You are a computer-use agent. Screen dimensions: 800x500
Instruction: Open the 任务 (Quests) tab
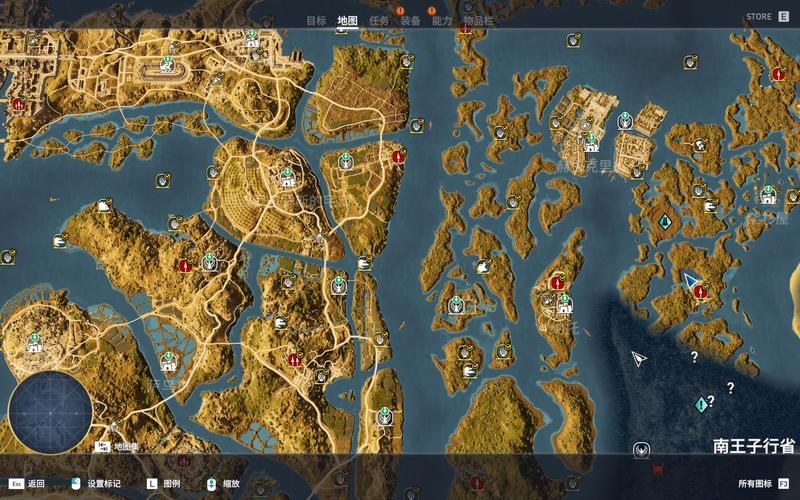379,20
